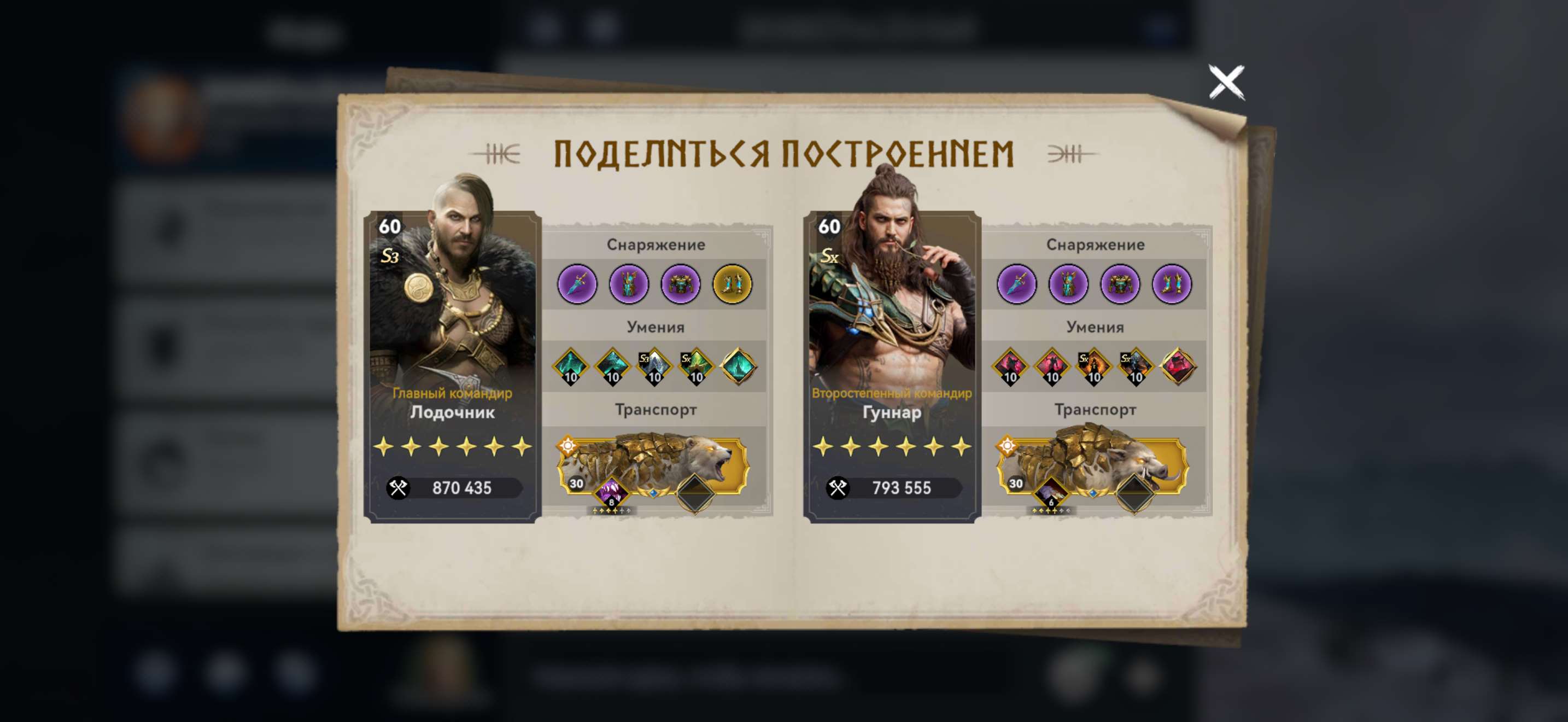
Task: Select the first level-10 green skill of Лодочник
Action: pos(569,365)
